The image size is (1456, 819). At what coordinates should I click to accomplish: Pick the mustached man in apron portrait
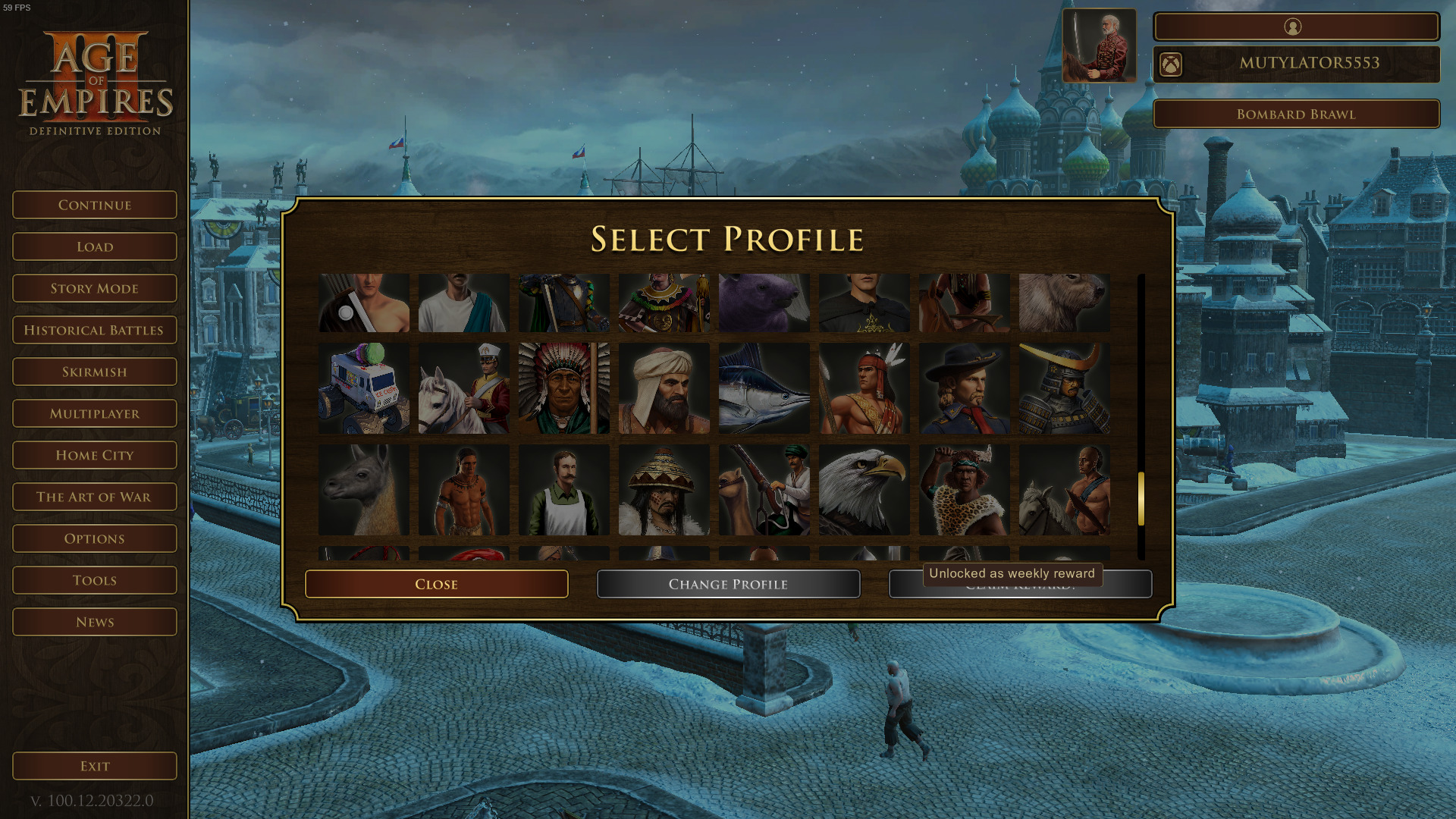point(563,490)
